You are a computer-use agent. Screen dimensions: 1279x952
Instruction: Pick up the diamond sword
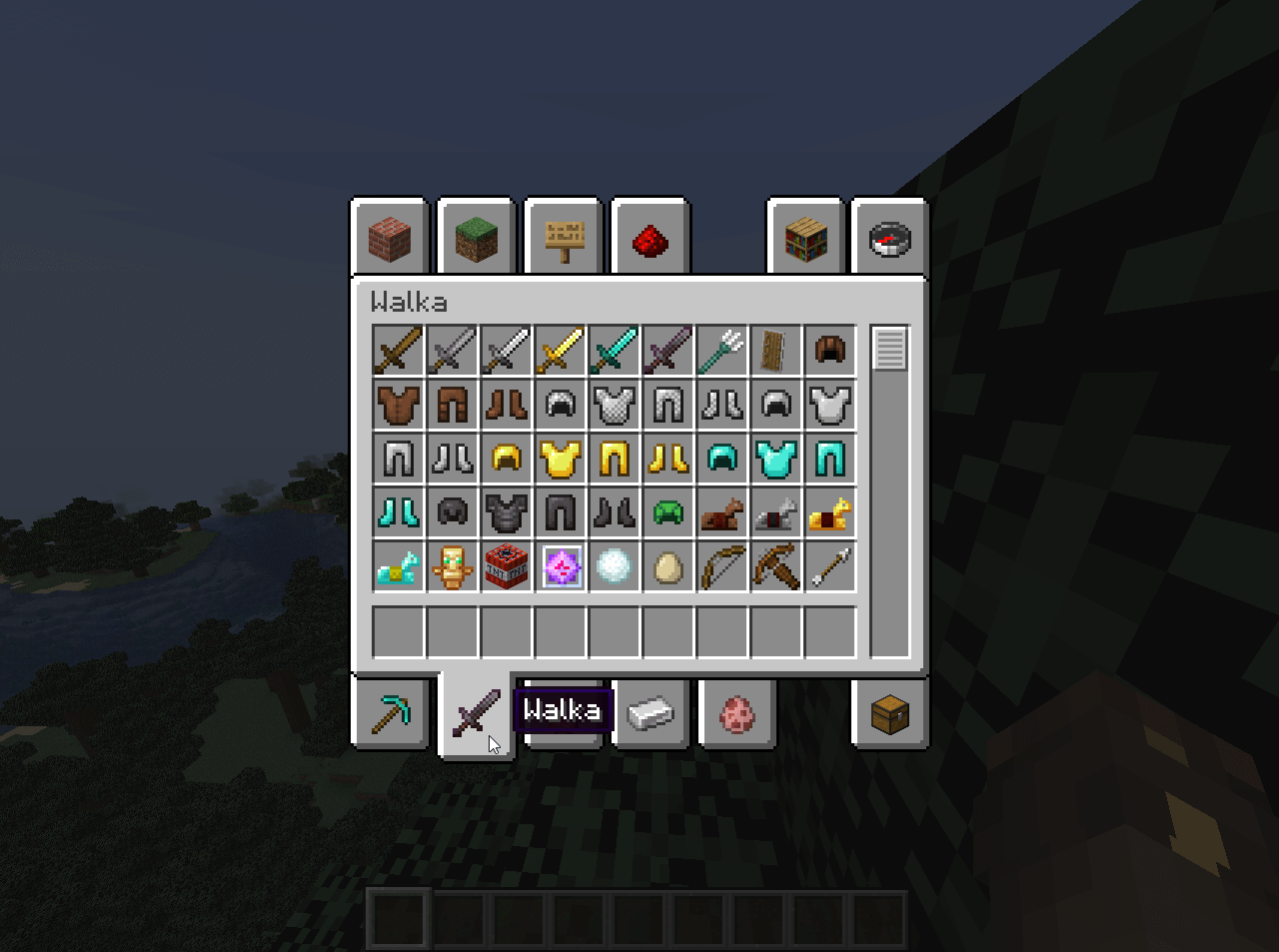(x=615, y=351)
